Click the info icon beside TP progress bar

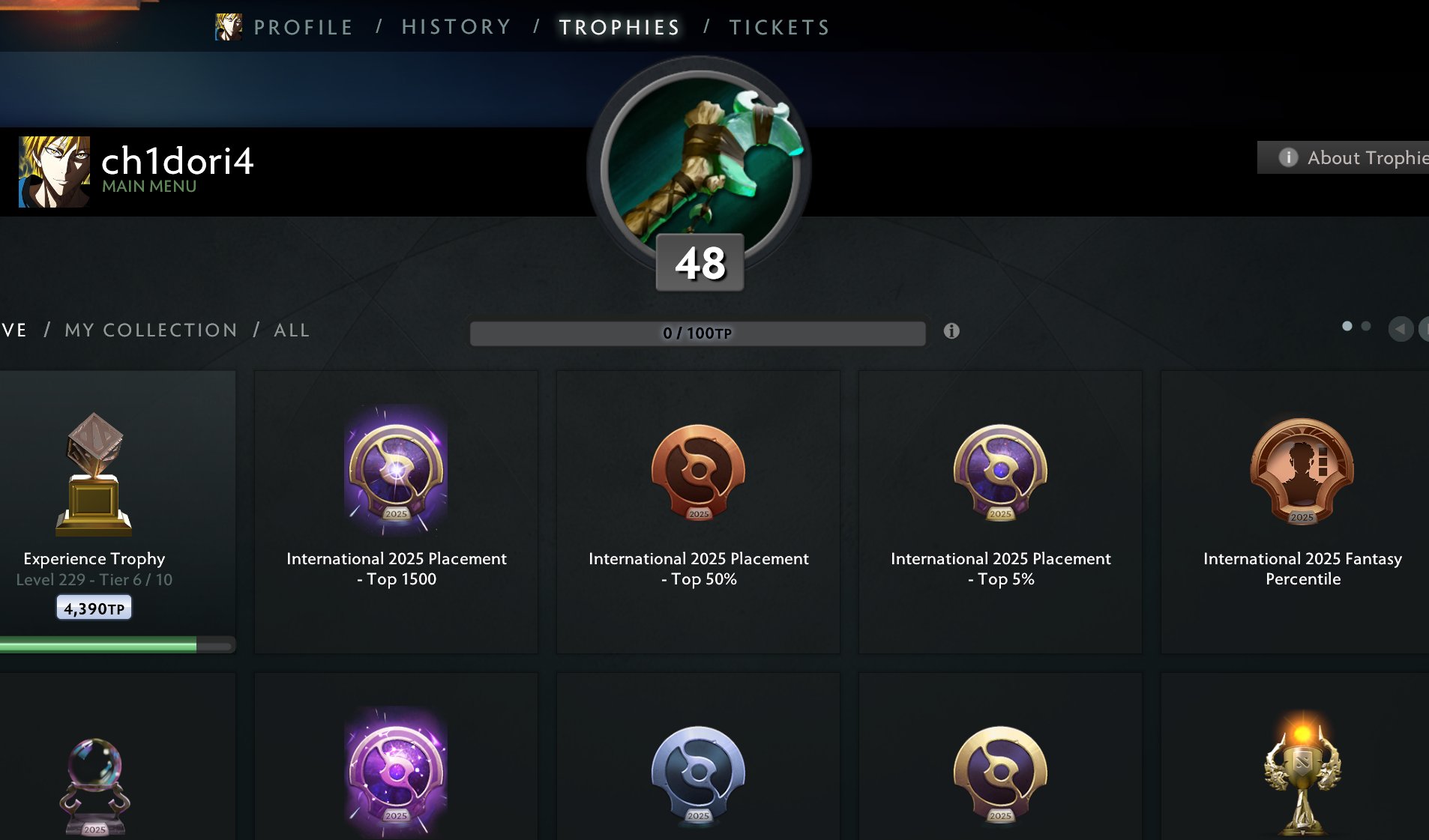coord(951,331)
